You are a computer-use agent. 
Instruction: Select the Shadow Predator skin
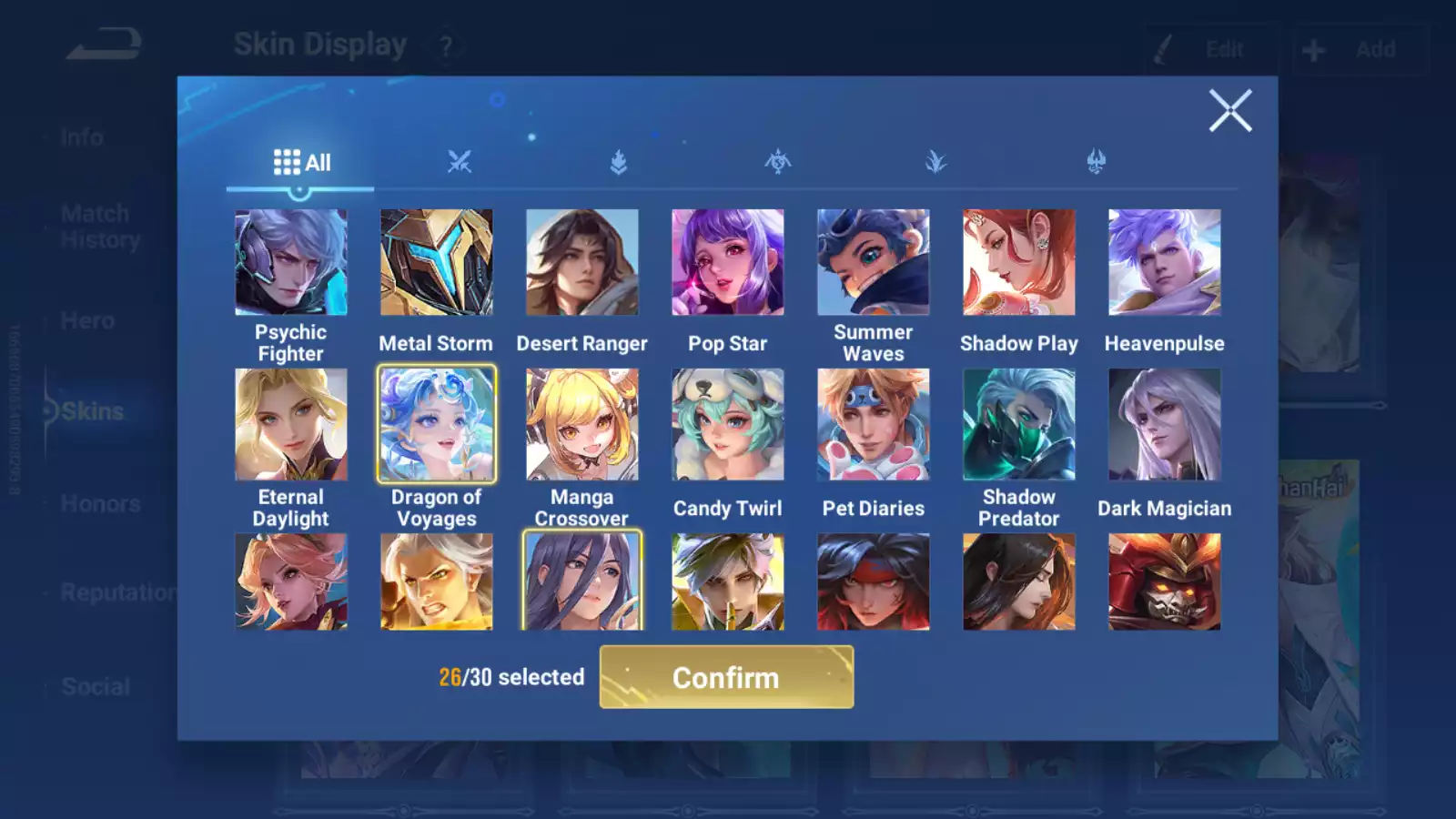pyautogui.click(x=1019, y=425)
